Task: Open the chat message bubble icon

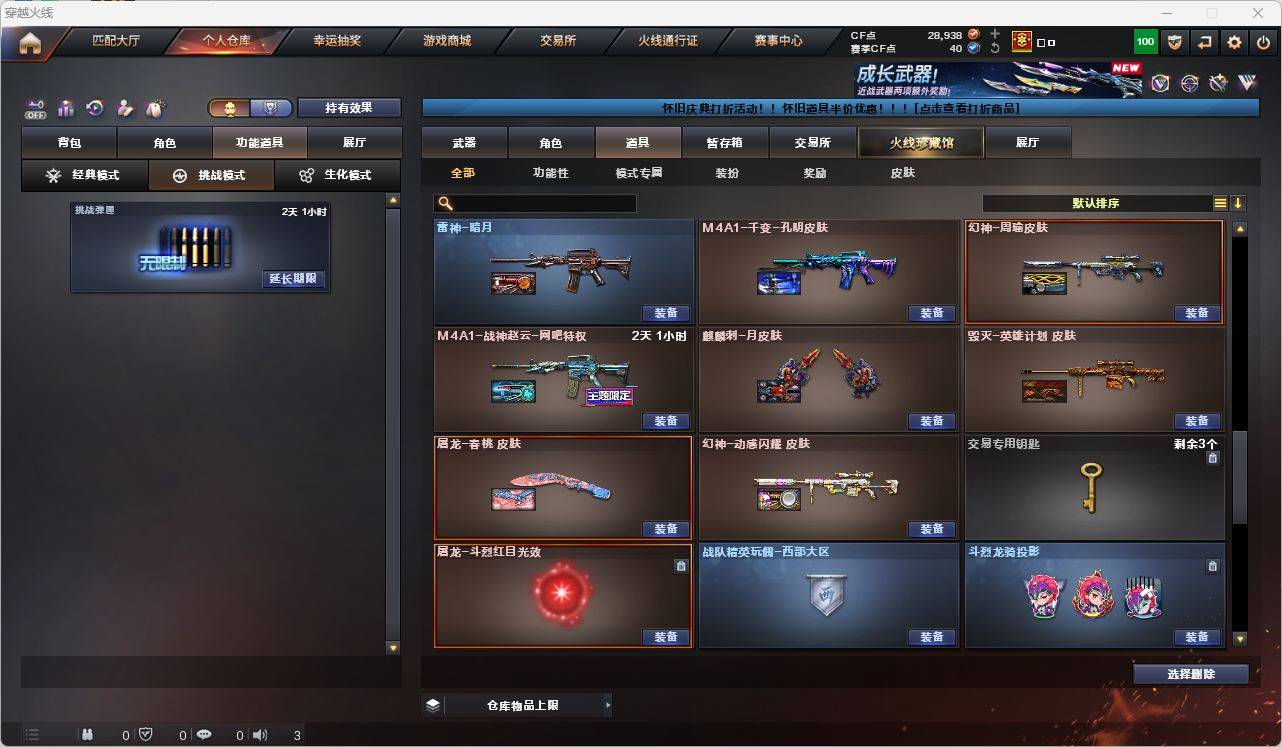Action: pos(203,735)
